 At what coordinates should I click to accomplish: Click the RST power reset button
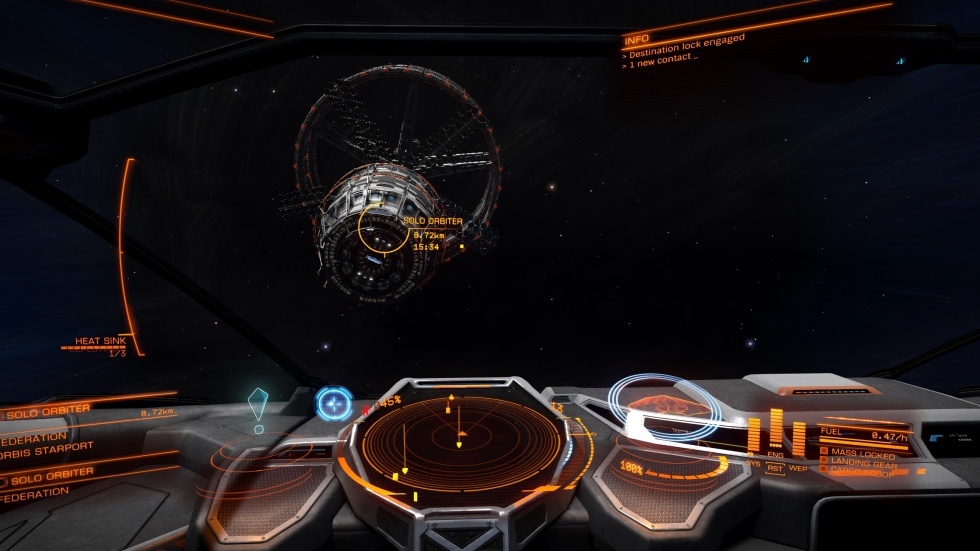pos(775,467)
